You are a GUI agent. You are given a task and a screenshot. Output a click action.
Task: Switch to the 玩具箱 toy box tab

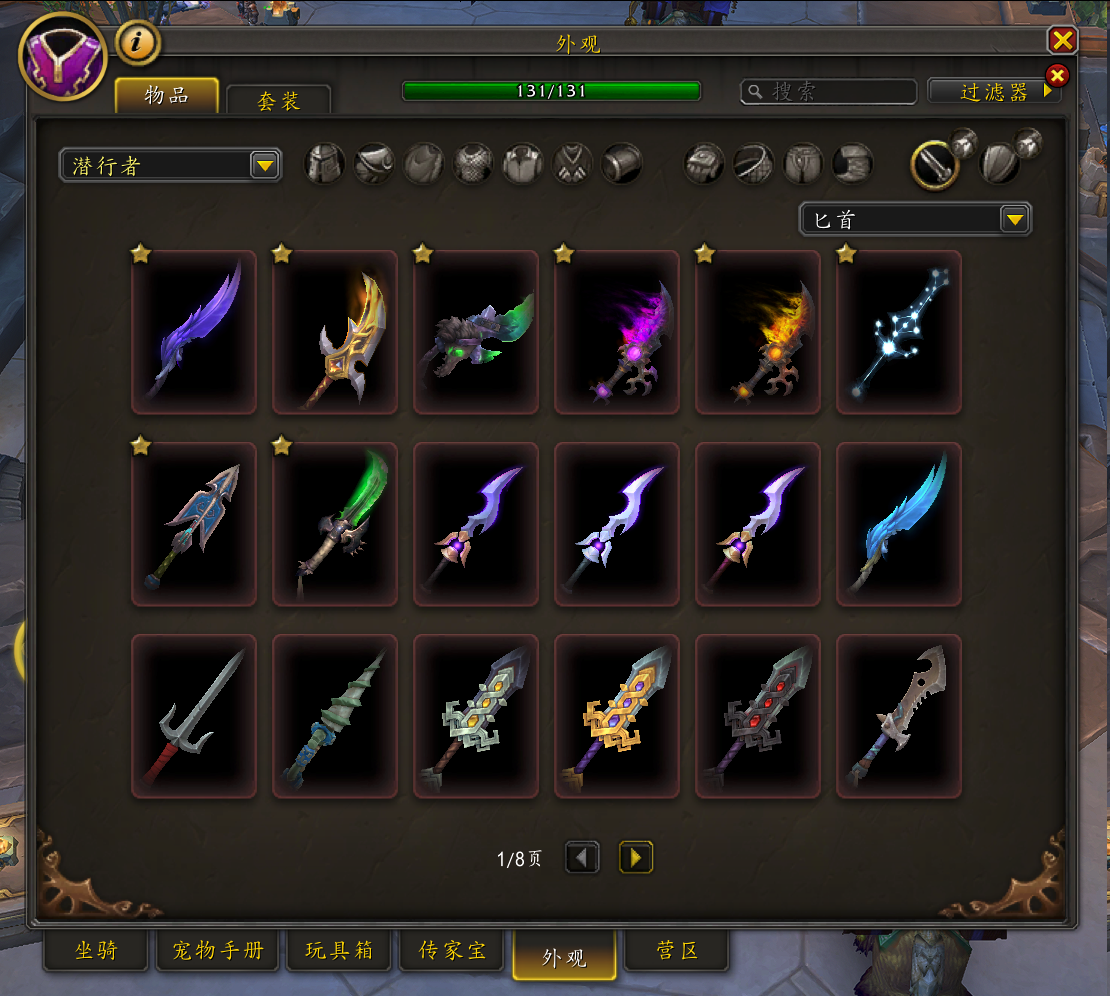(341, 951)
